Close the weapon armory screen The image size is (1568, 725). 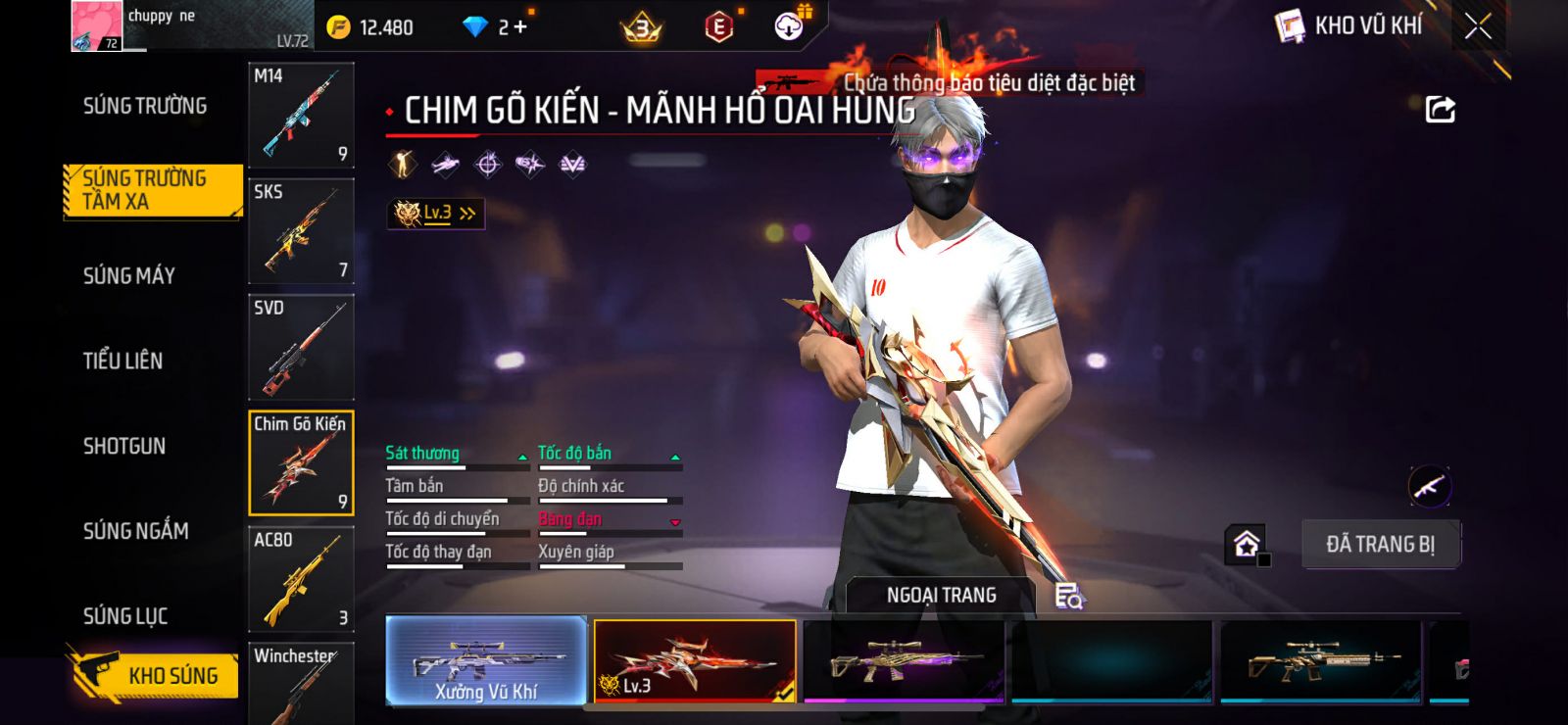(1478, 26)
